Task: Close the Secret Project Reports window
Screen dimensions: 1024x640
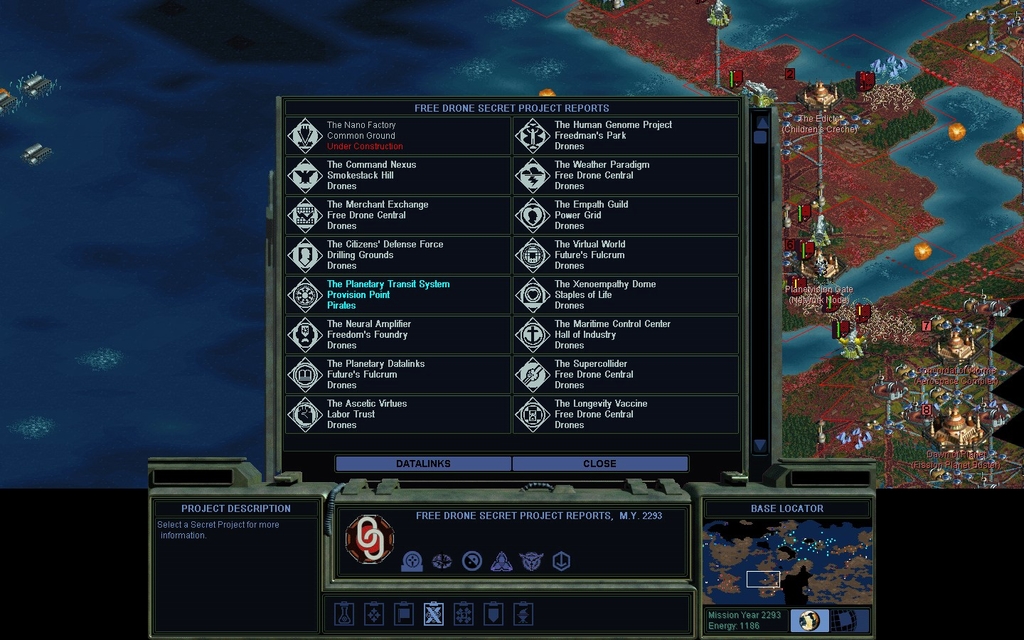Action: click(600, 464)
